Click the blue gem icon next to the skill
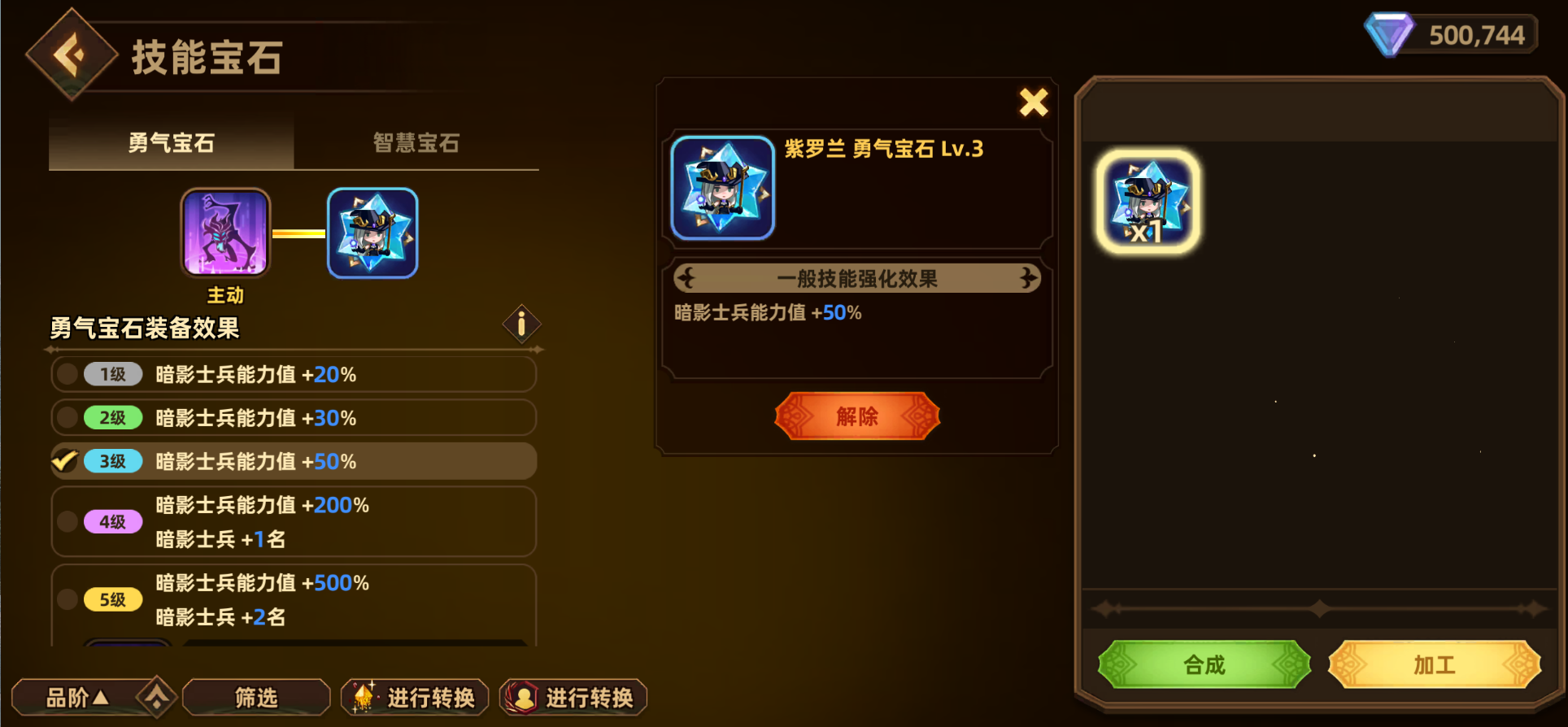This screenshot has height=727, width=1568. pos(372,233)
